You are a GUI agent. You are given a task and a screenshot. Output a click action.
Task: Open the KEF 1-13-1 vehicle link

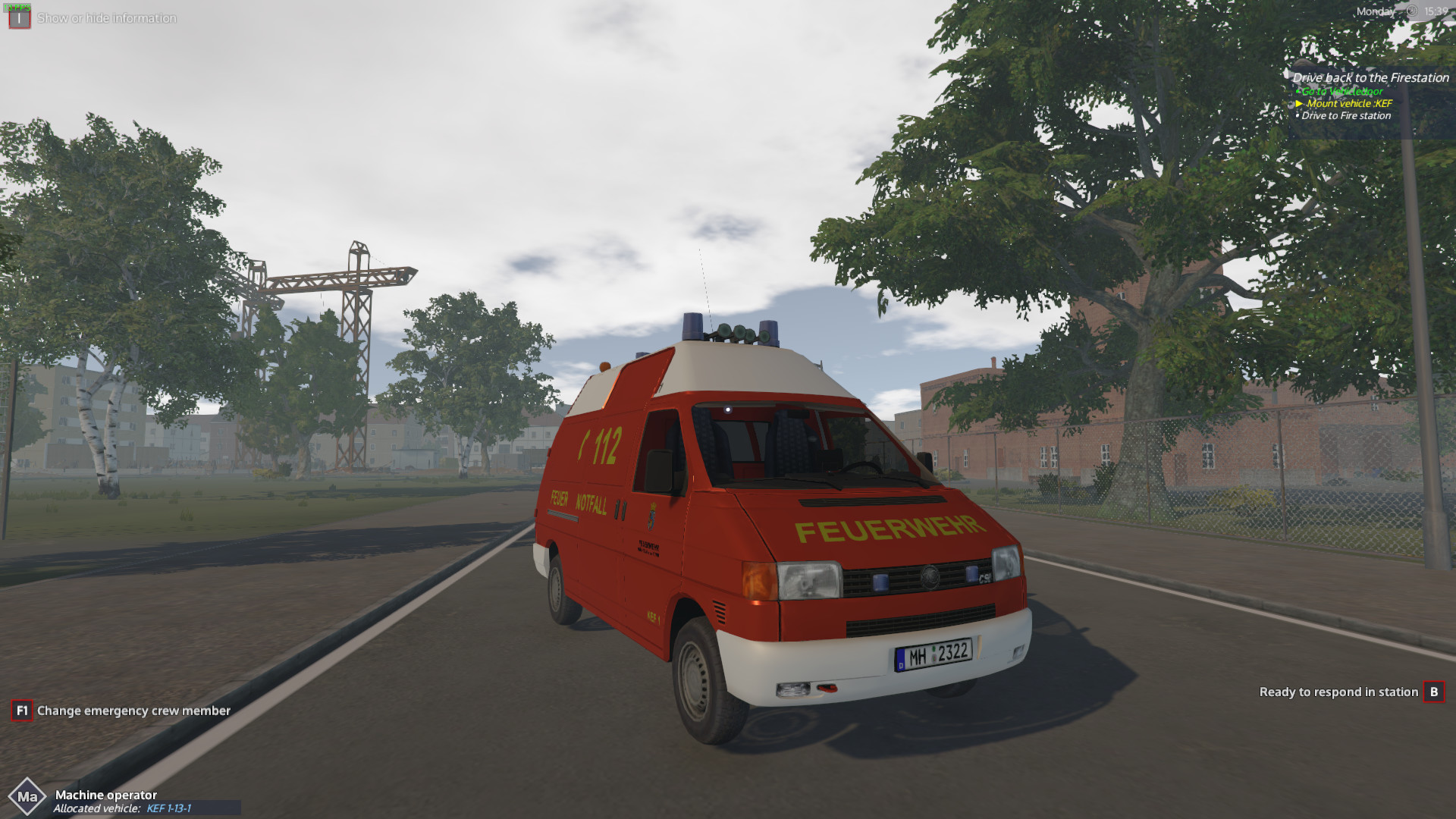168,808
